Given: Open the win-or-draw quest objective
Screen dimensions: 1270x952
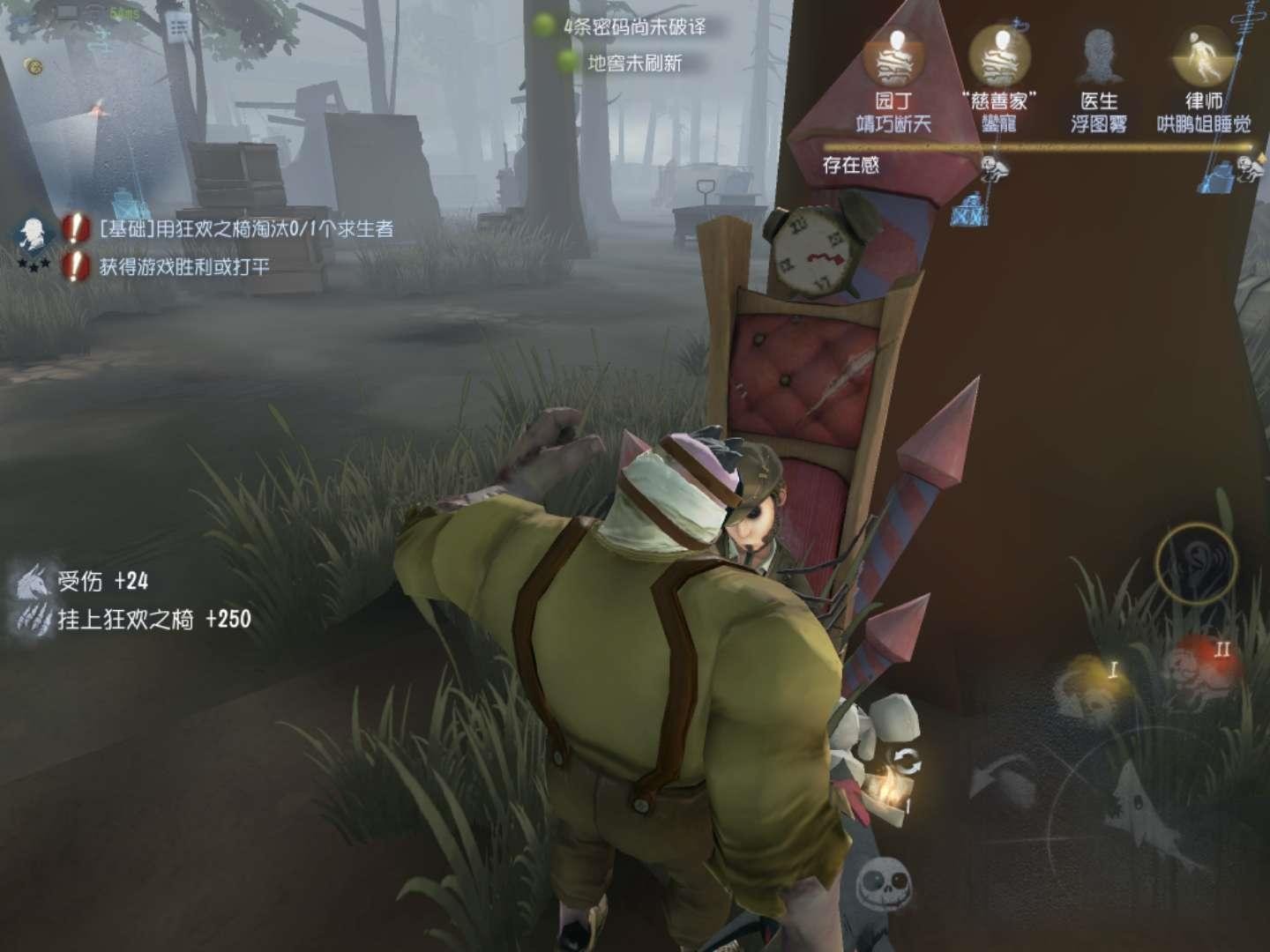Looking at the screenshot, I should coord(183,266).
